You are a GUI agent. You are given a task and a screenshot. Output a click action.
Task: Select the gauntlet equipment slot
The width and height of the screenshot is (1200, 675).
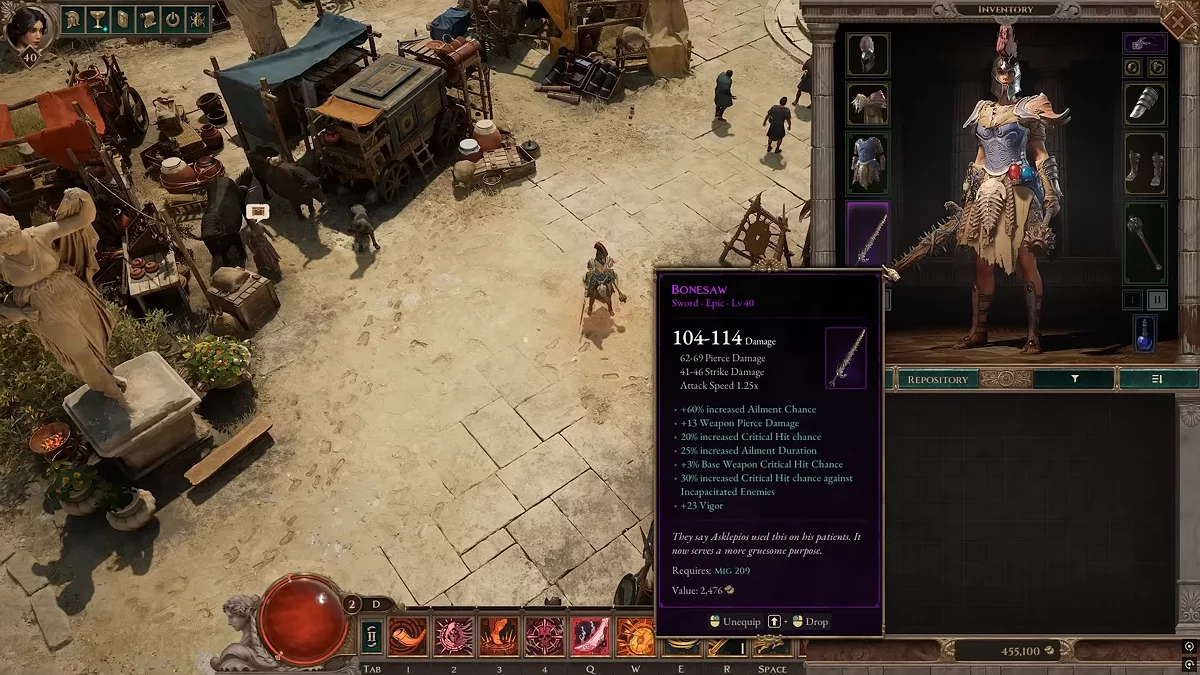pyautogui.click(x=1144, y=103)
